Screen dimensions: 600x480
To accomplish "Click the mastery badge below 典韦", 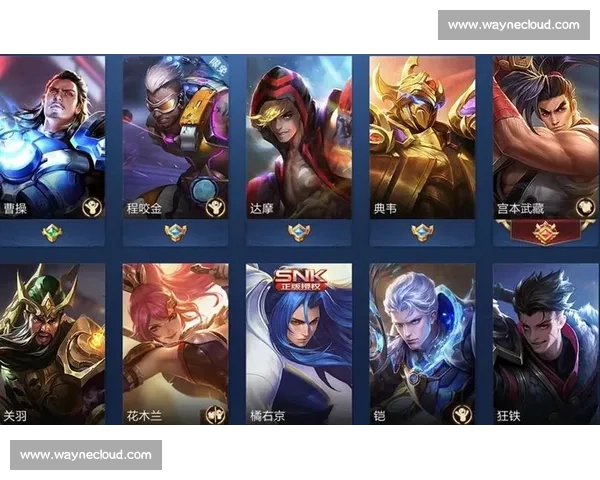I will click(422, 233).
